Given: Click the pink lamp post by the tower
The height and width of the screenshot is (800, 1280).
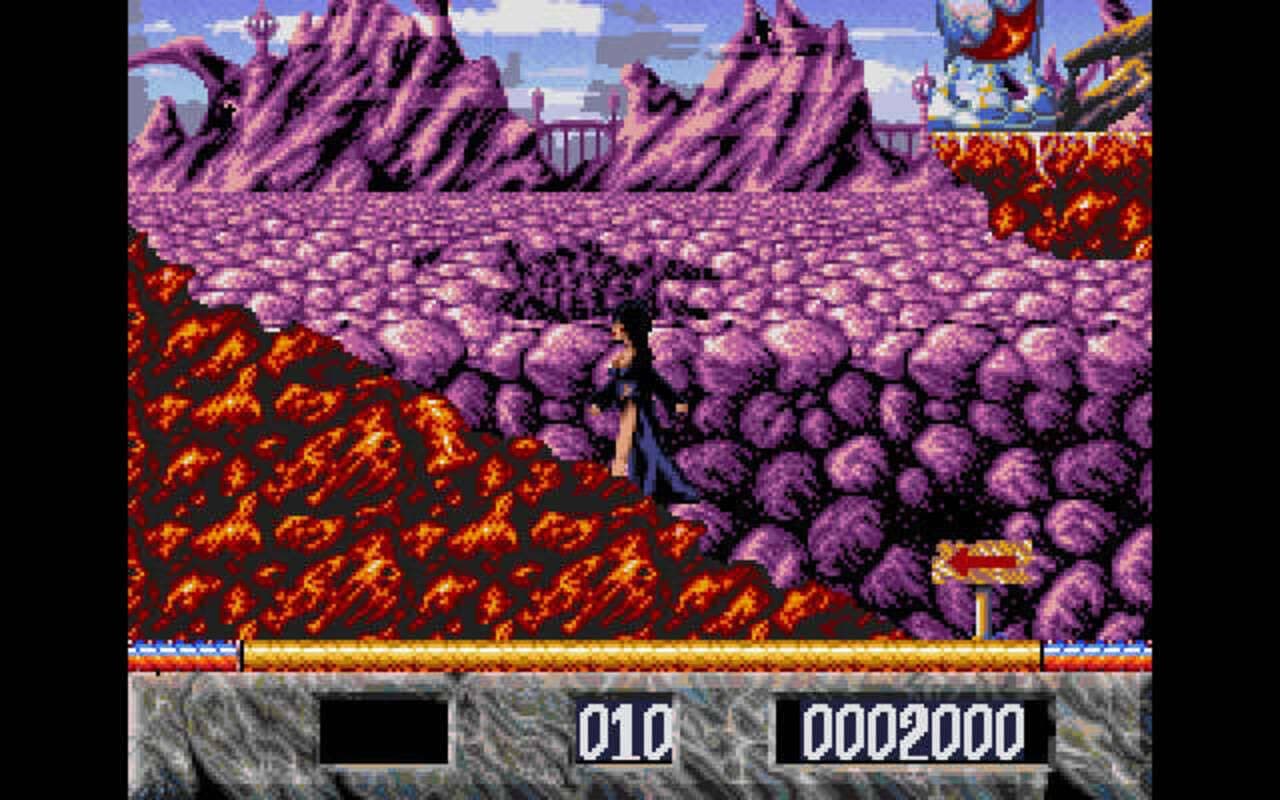Looking at the screenshot, I should [920, 90].
